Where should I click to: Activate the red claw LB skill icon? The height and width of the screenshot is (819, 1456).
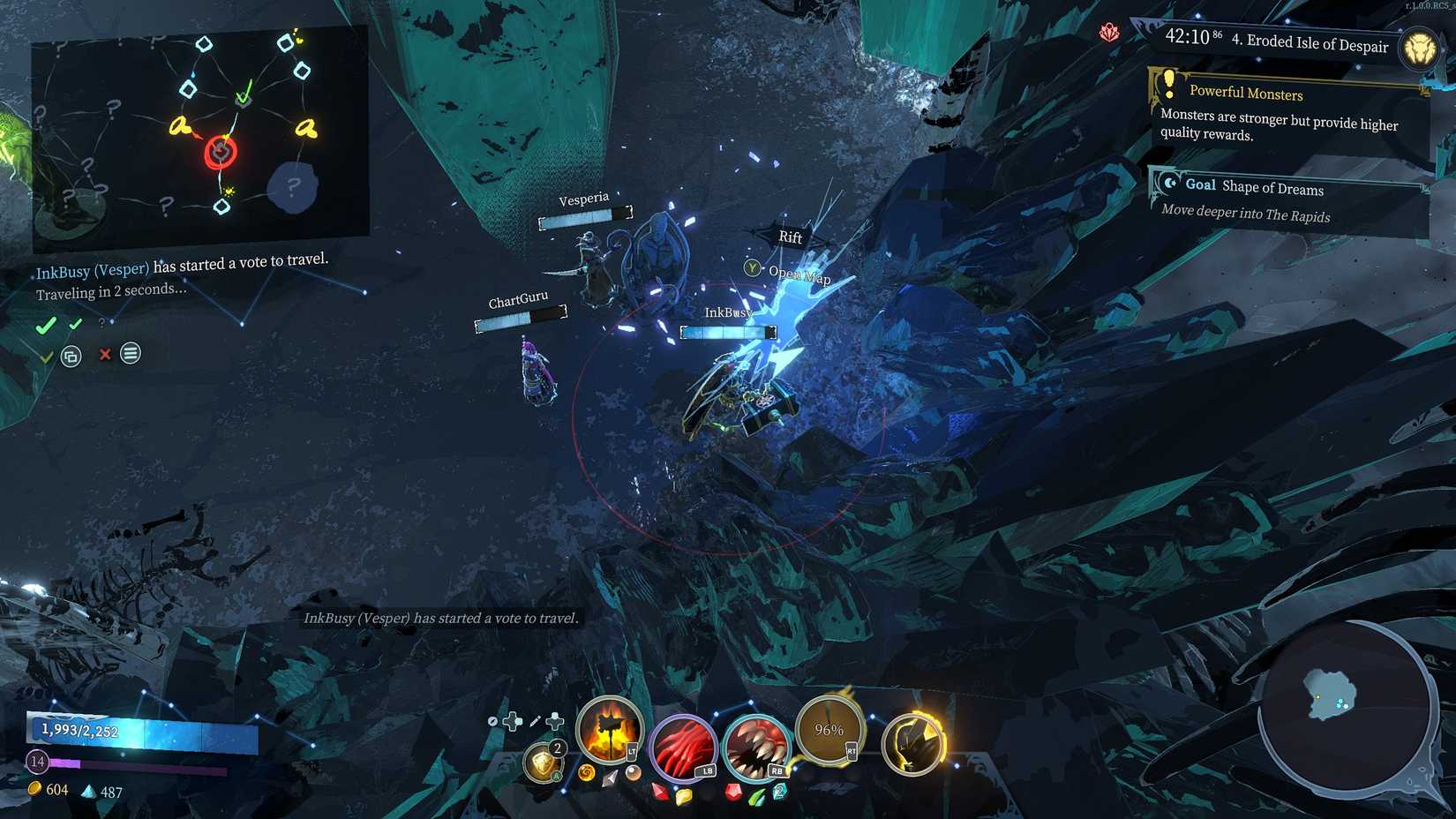pos(684,746)
